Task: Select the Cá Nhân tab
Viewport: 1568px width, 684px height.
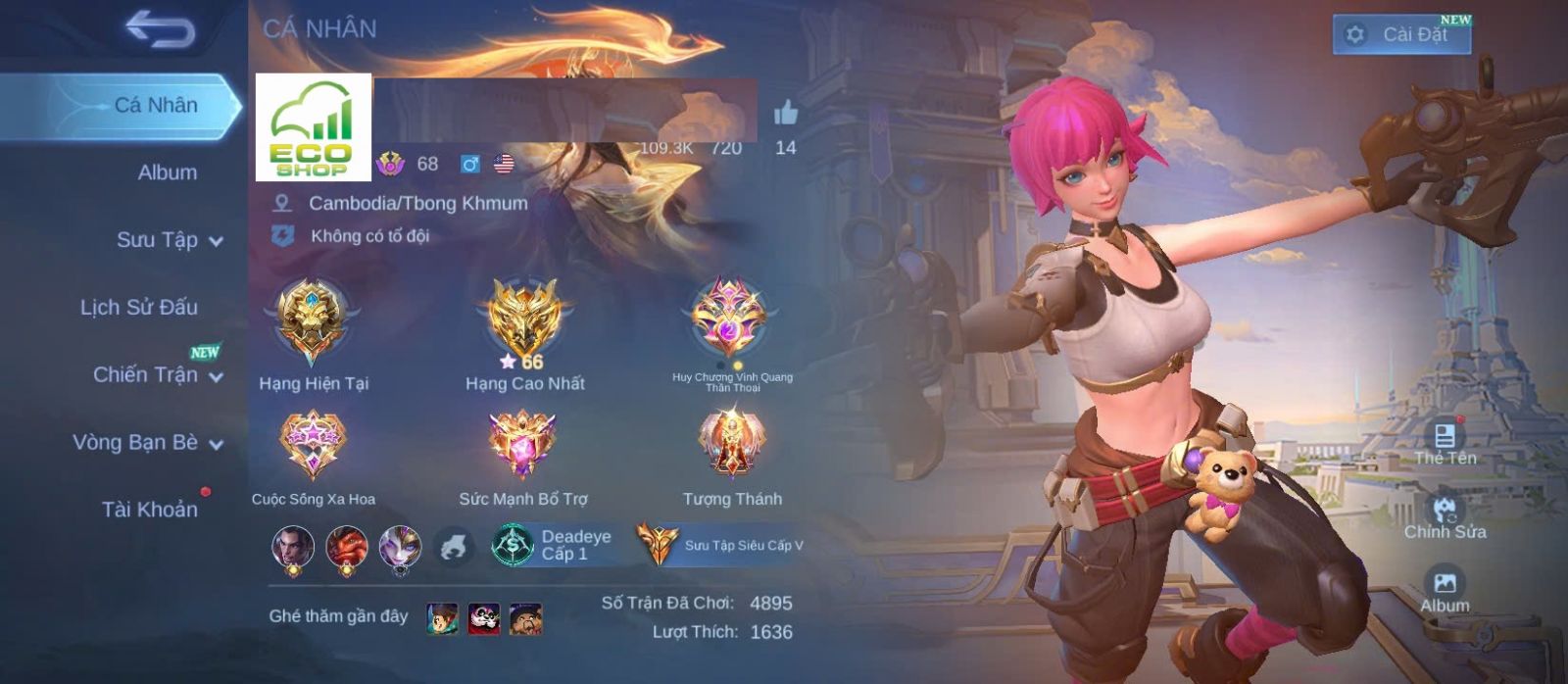Action: click(x=155, y=105)
